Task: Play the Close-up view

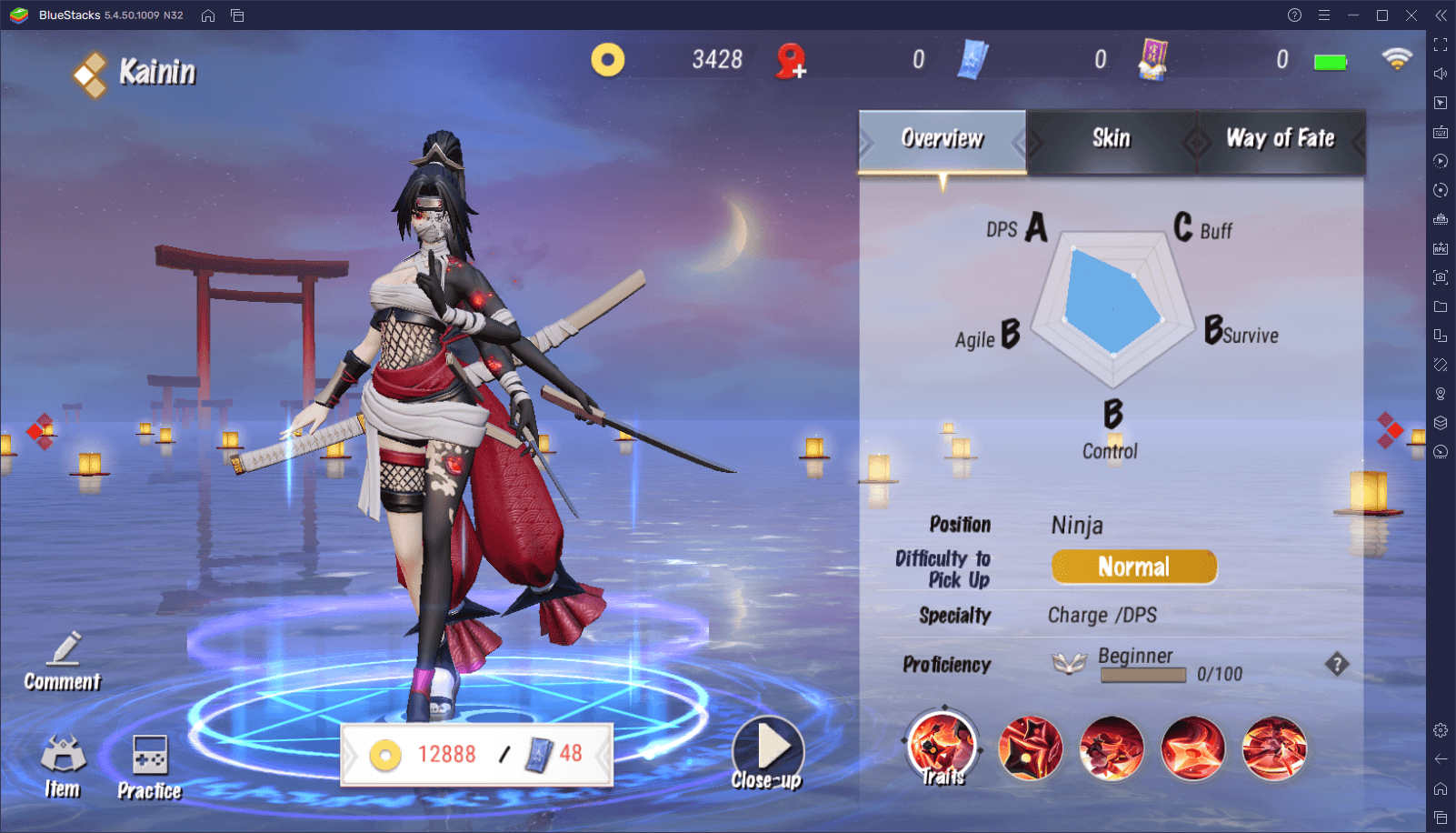Action: [768, 751]
